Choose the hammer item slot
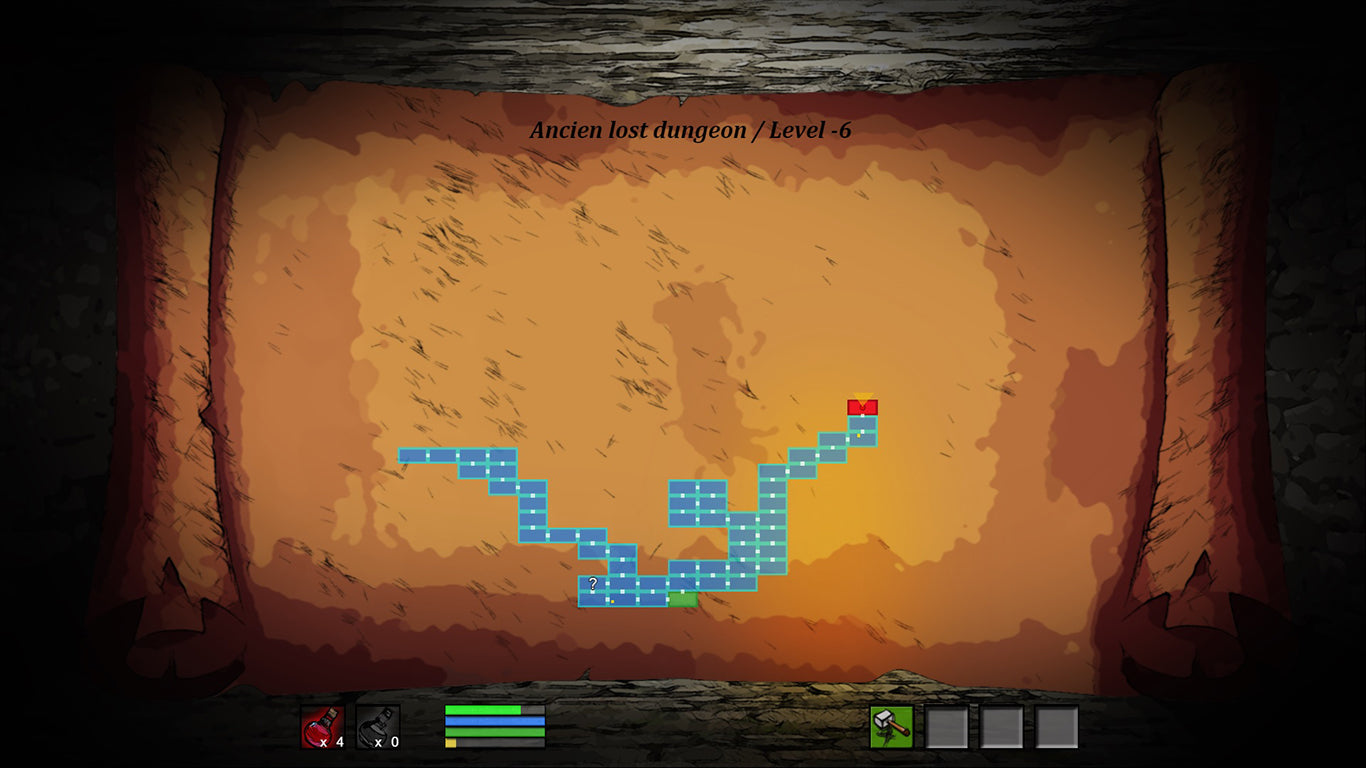1366x768 pixels. (891, 727)
